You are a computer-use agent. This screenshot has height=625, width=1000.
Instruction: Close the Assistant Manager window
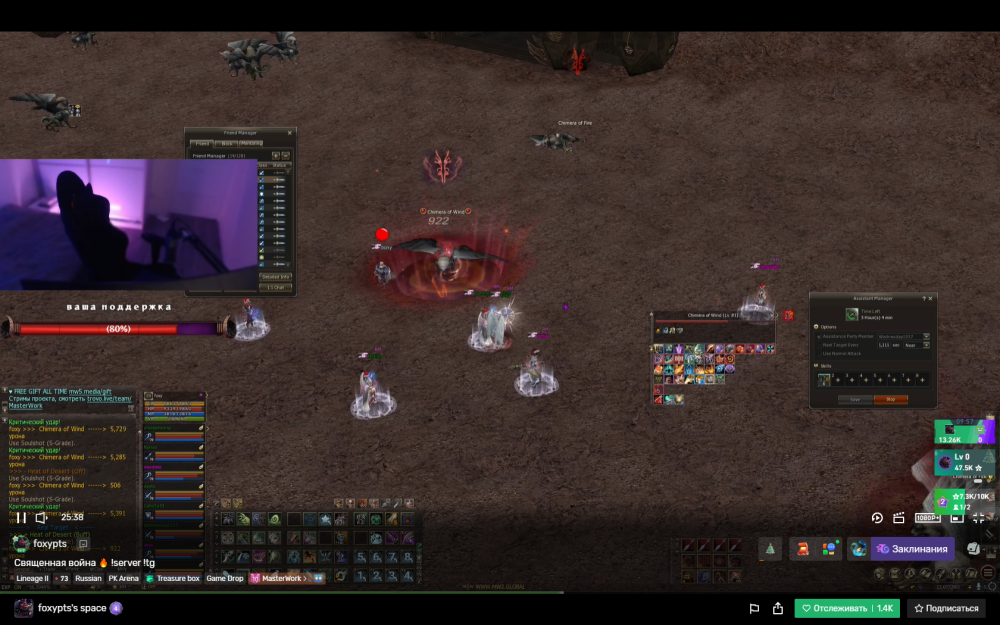[x=932, y=298]
